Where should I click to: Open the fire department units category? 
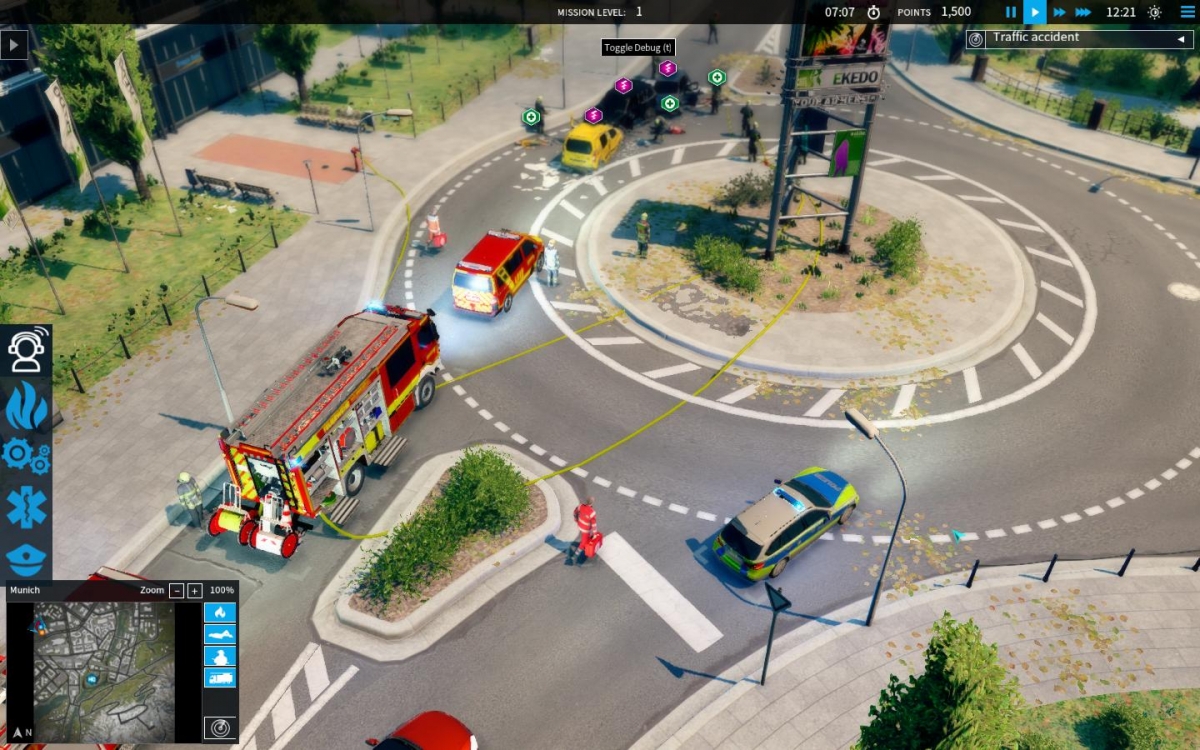point(26,405)
